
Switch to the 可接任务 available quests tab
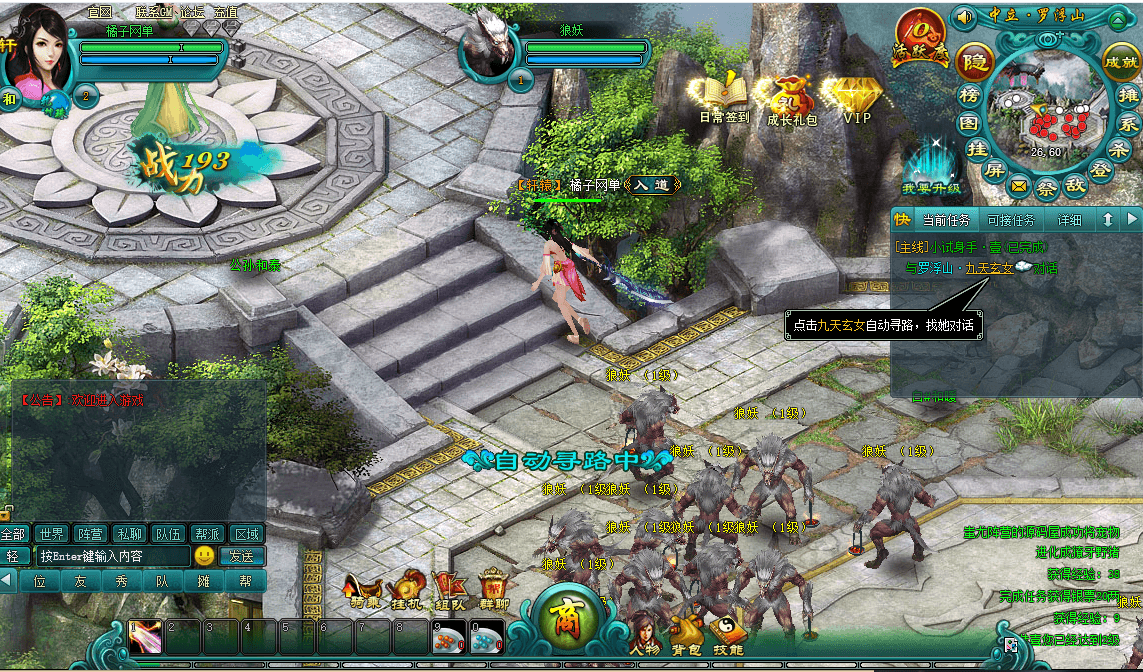point(1011,220)
